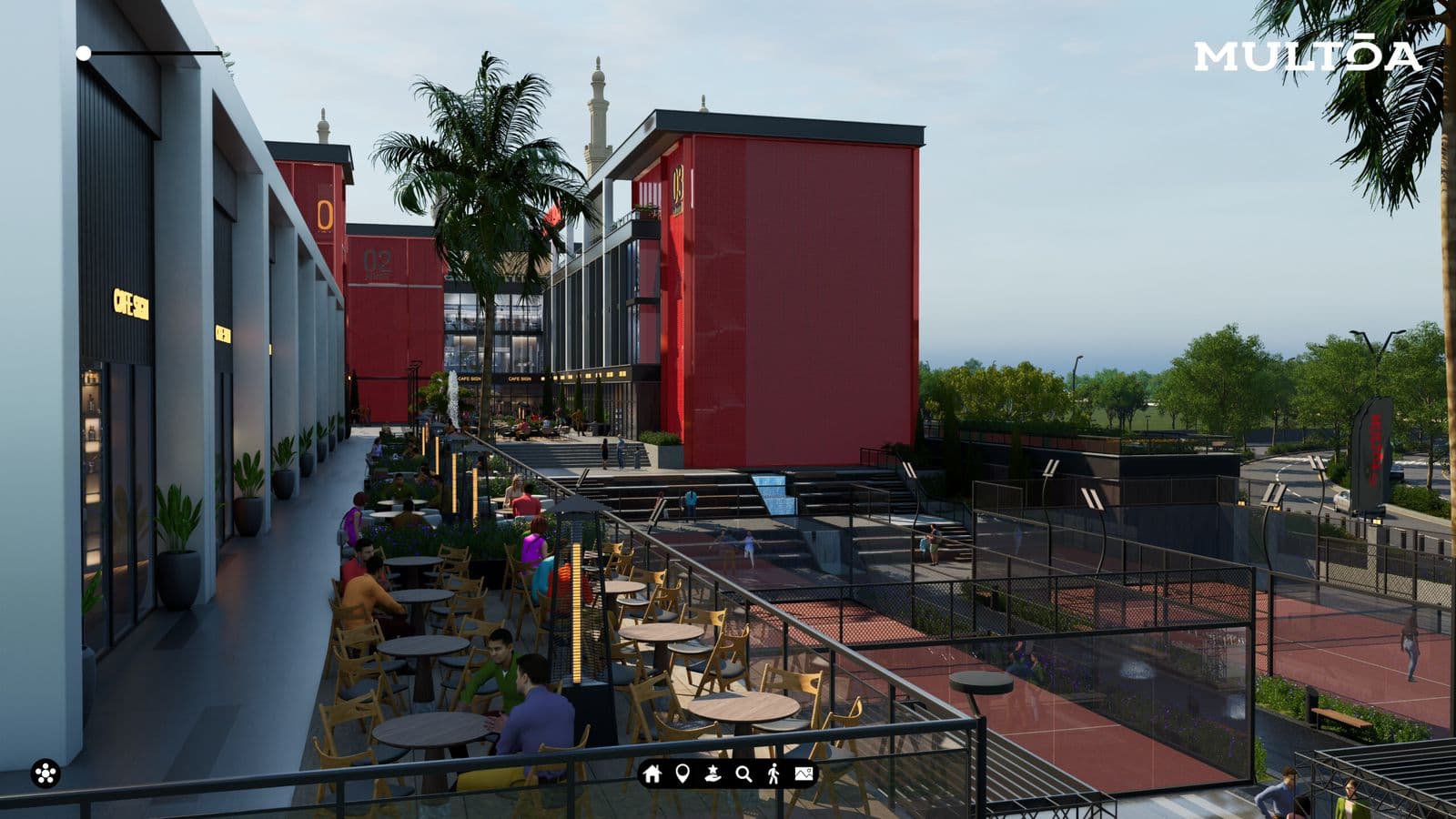
Task: Open the image gallery icon
Action: [804, 773]
